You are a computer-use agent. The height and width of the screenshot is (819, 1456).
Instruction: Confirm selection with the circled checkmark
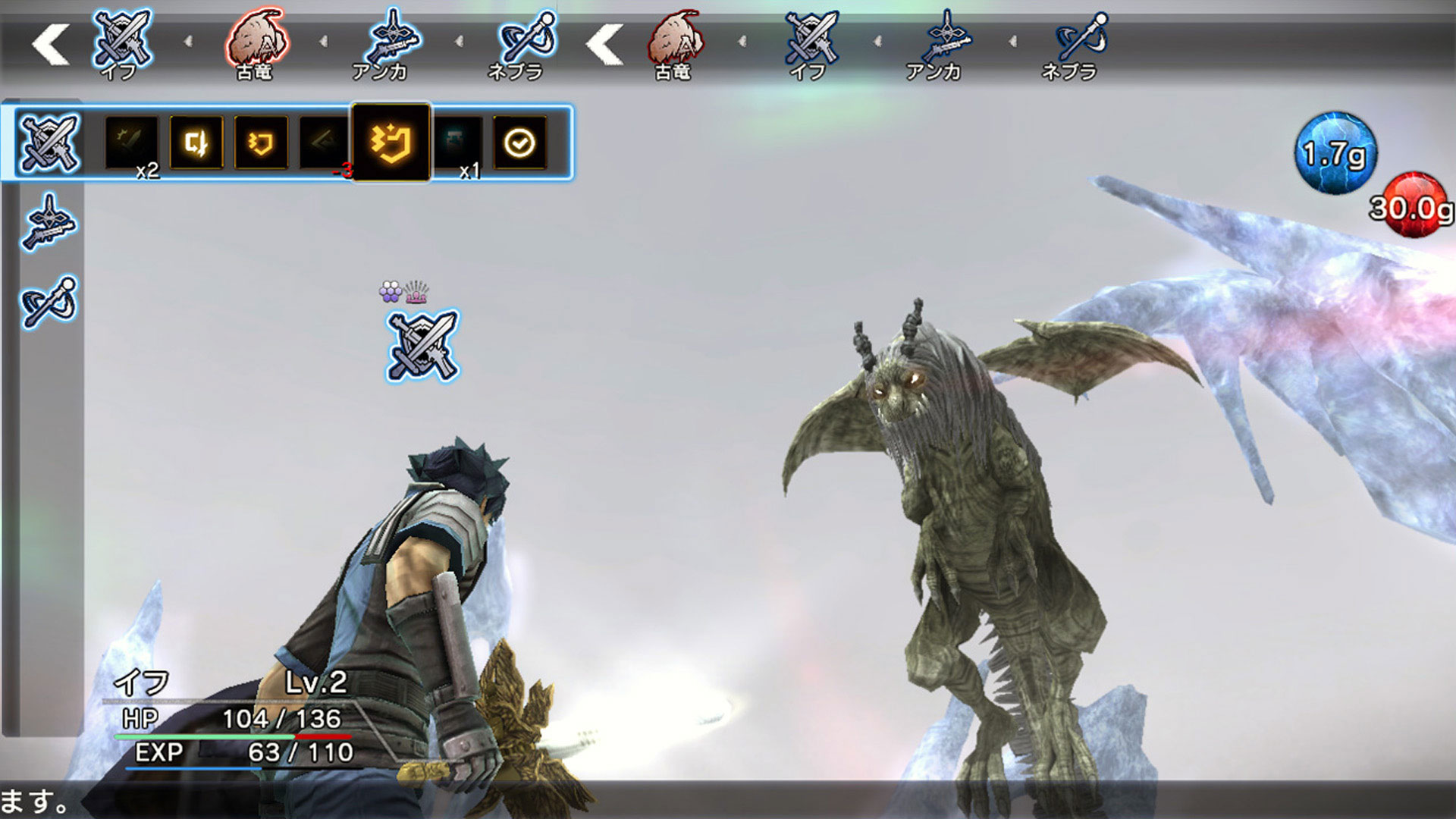click(x=518, y=144)
